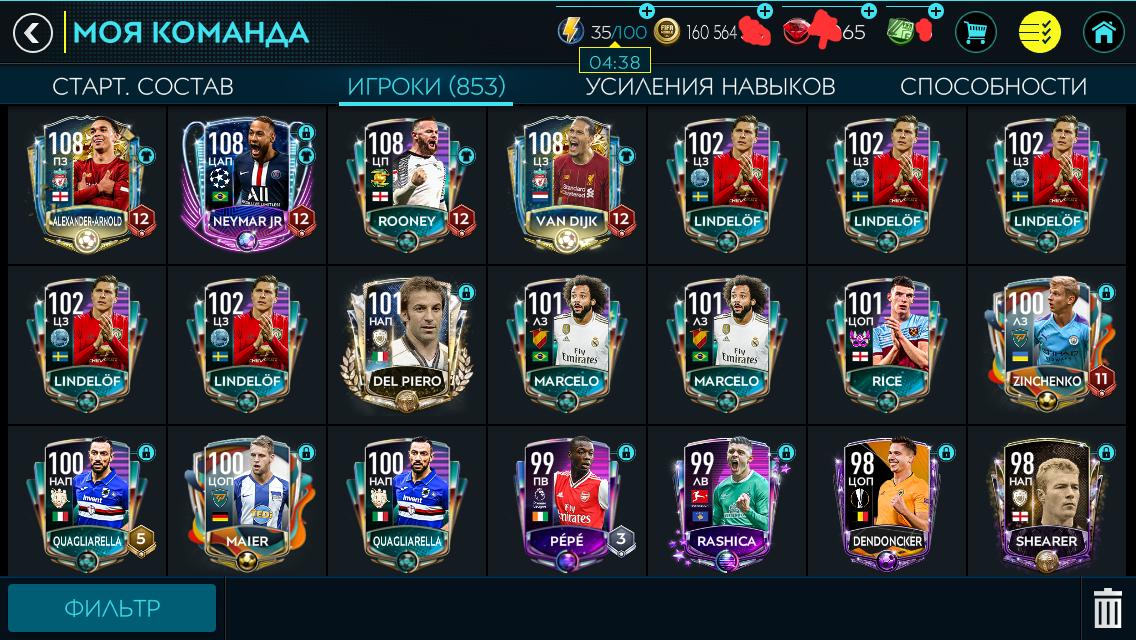Screen dimensions: 1136x640
Task: Open the yellow checklist quests icon
Action: pos(1040,33)
